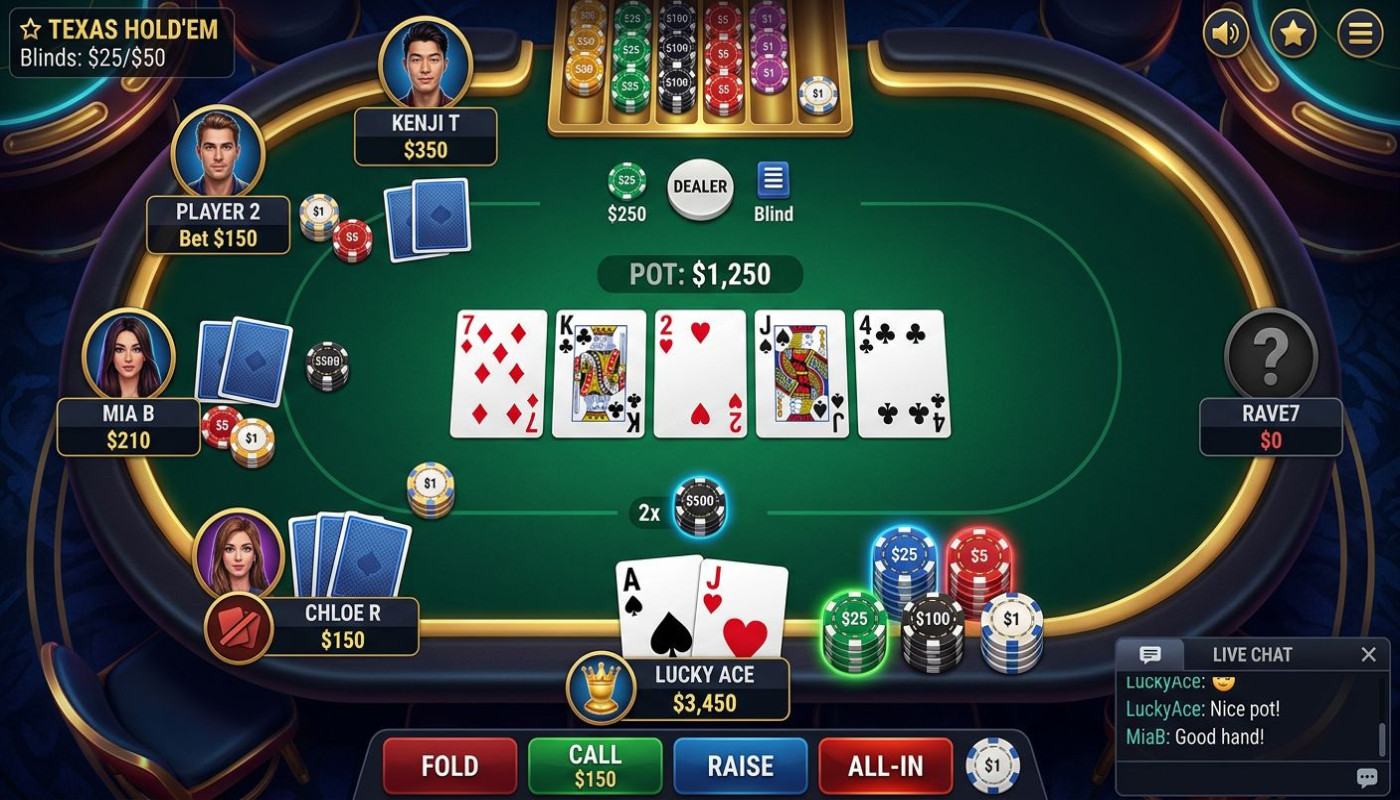This screenshot has height=800, width=1400.
Task: Click the chat bubble icon beside LIVE CHAT
Action: coord(1151,654)
